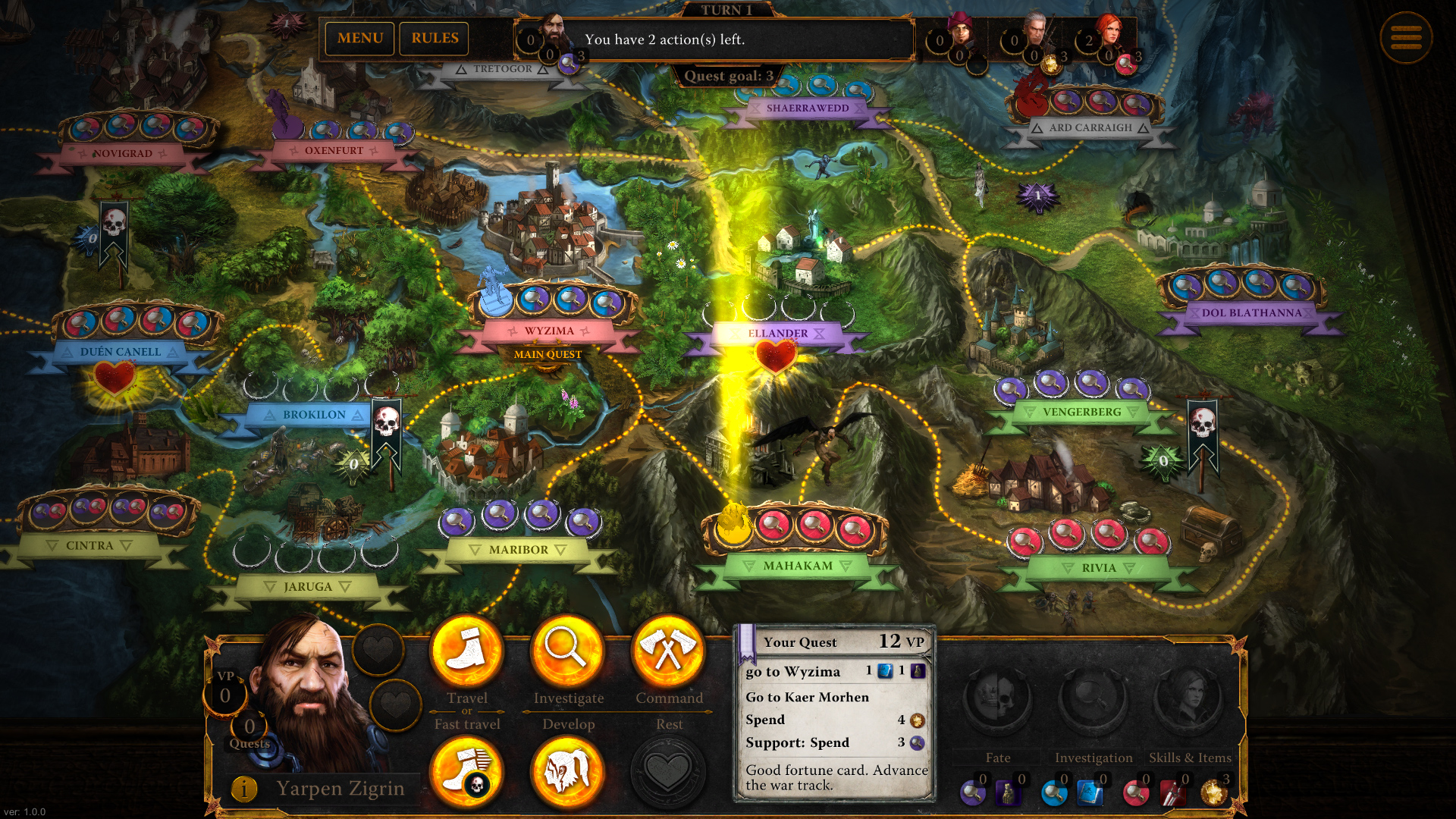
Task: Select the Command crossed-axes action
Action: (668, 650)
